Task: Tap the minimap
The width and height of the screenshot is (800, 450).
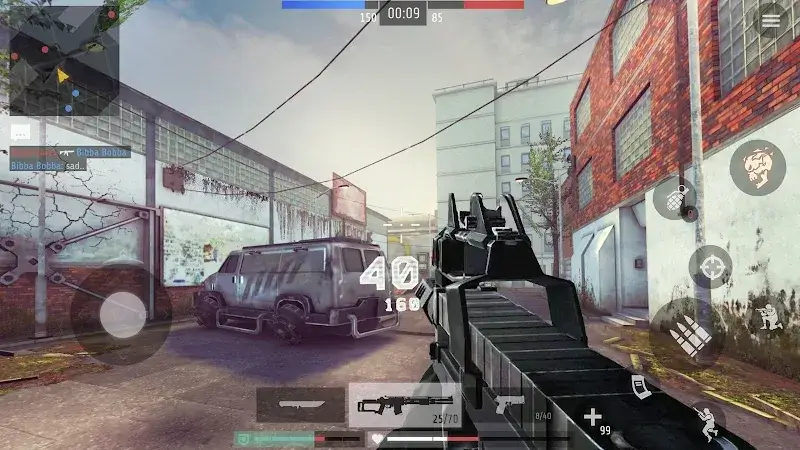Action: click(64, 63)
